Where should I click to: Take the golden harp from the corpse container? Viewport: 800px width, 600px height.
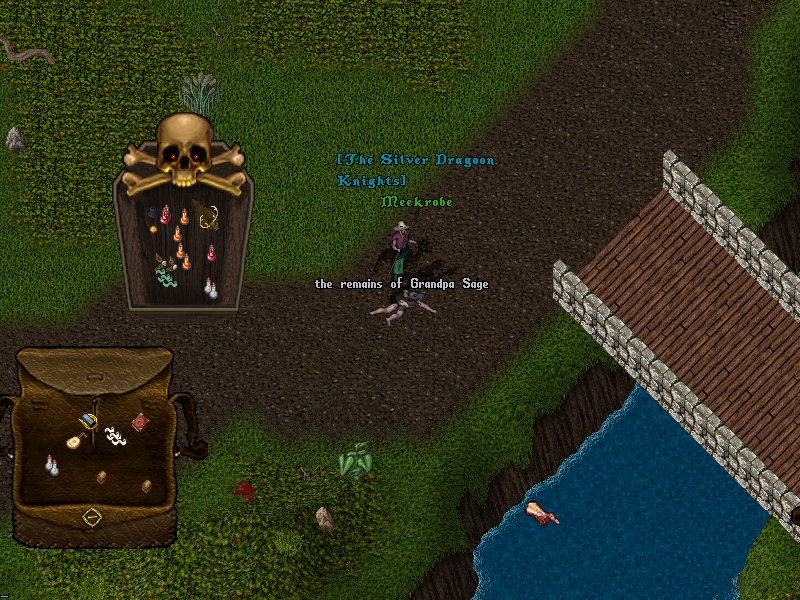[207, 216]
